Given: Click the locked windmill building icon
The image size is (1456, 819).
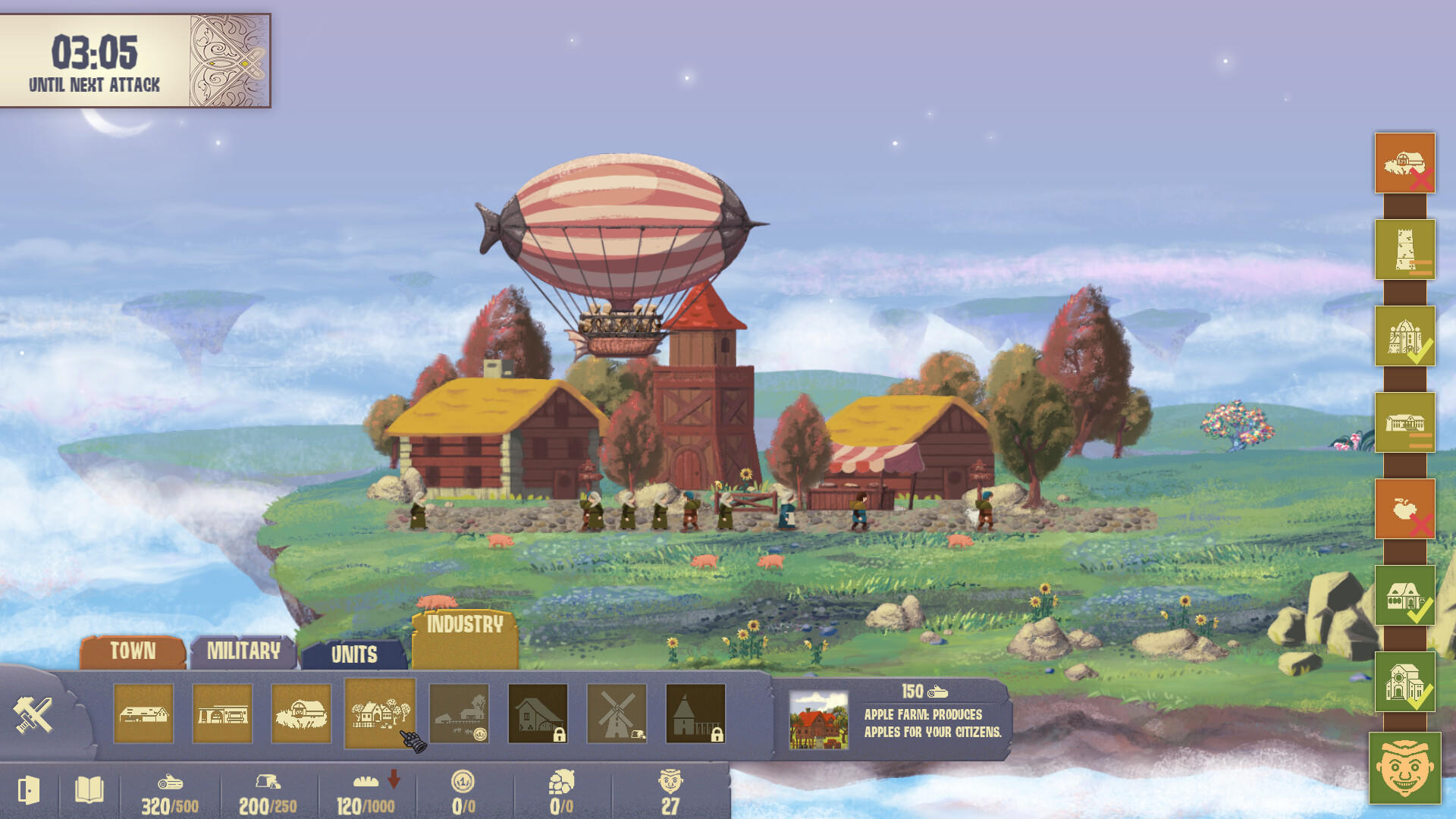Looking at the screenshot, I should tap(617, 713).
